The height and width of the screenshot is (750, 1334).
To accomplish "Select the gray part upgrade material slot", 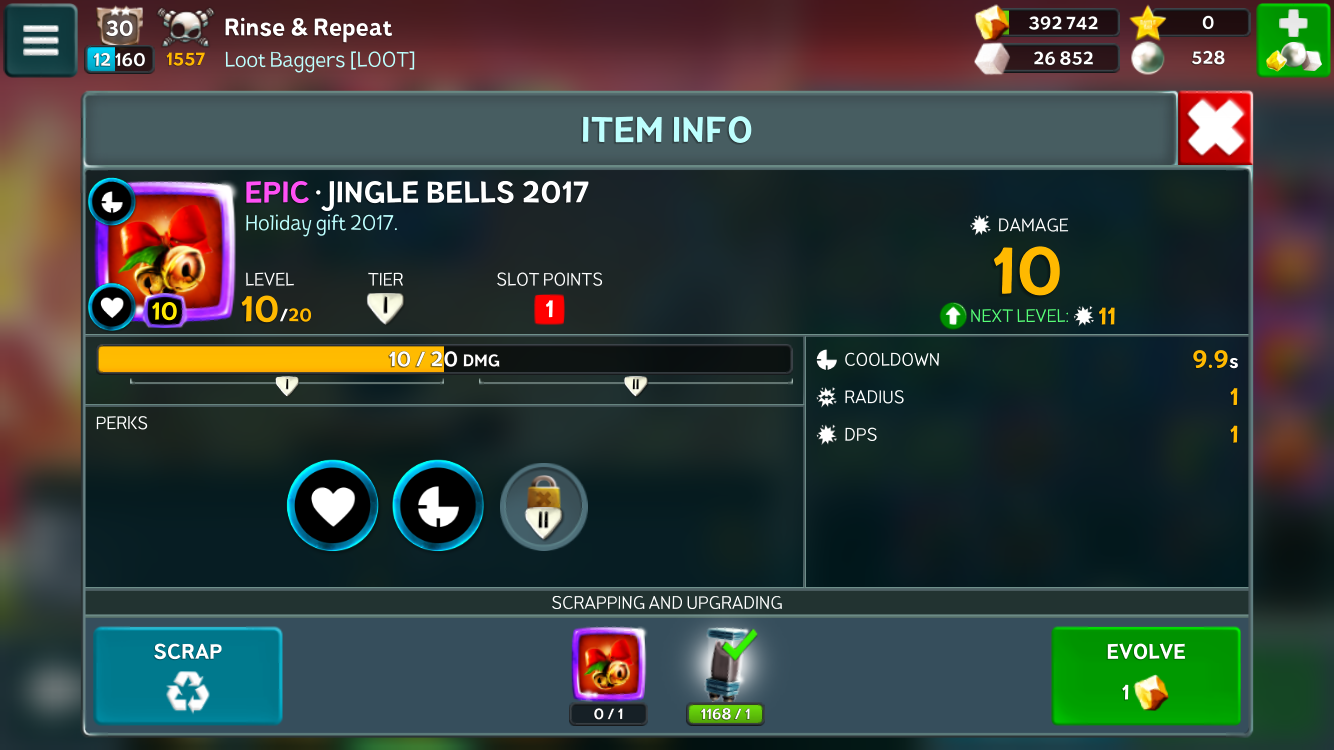I will pyautogui.click(x=725, y=665).
